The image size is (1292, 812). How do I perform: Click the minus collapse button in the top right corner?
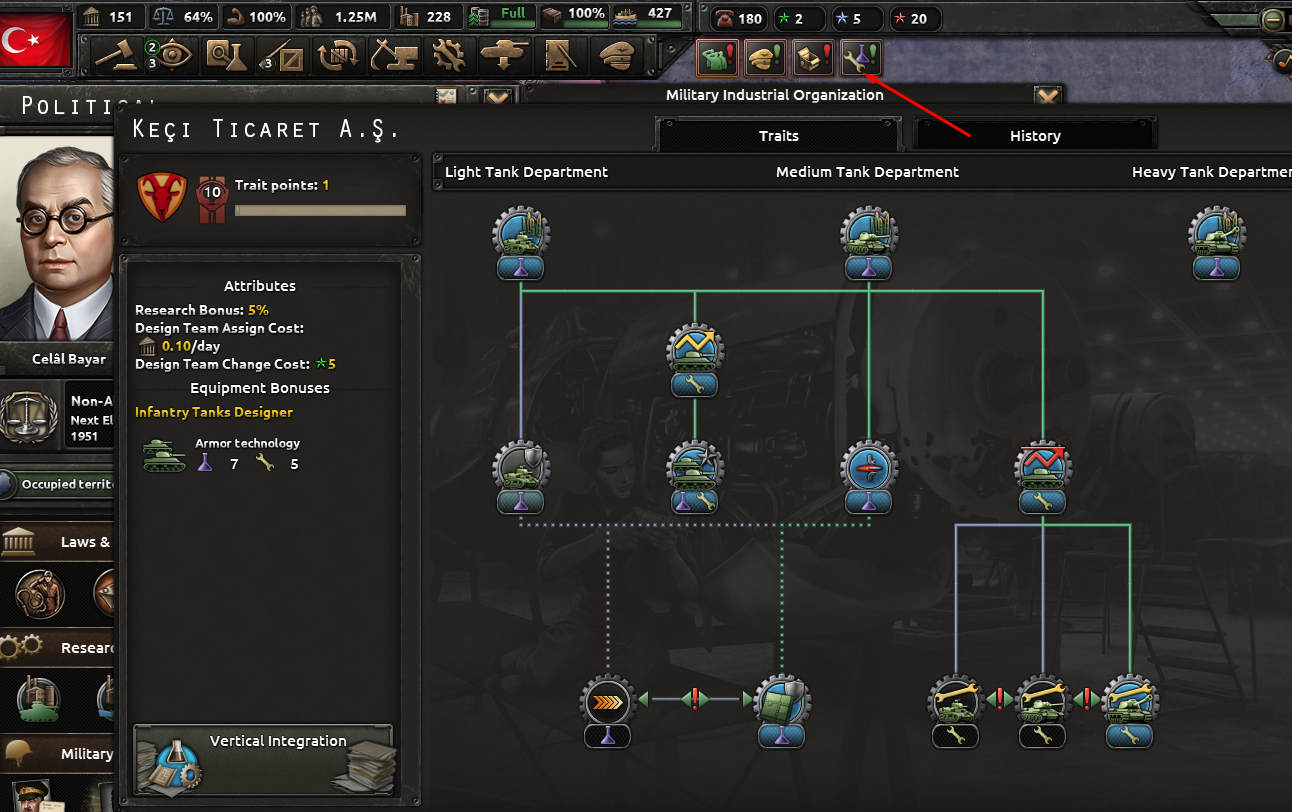[x=1272, y=18]
